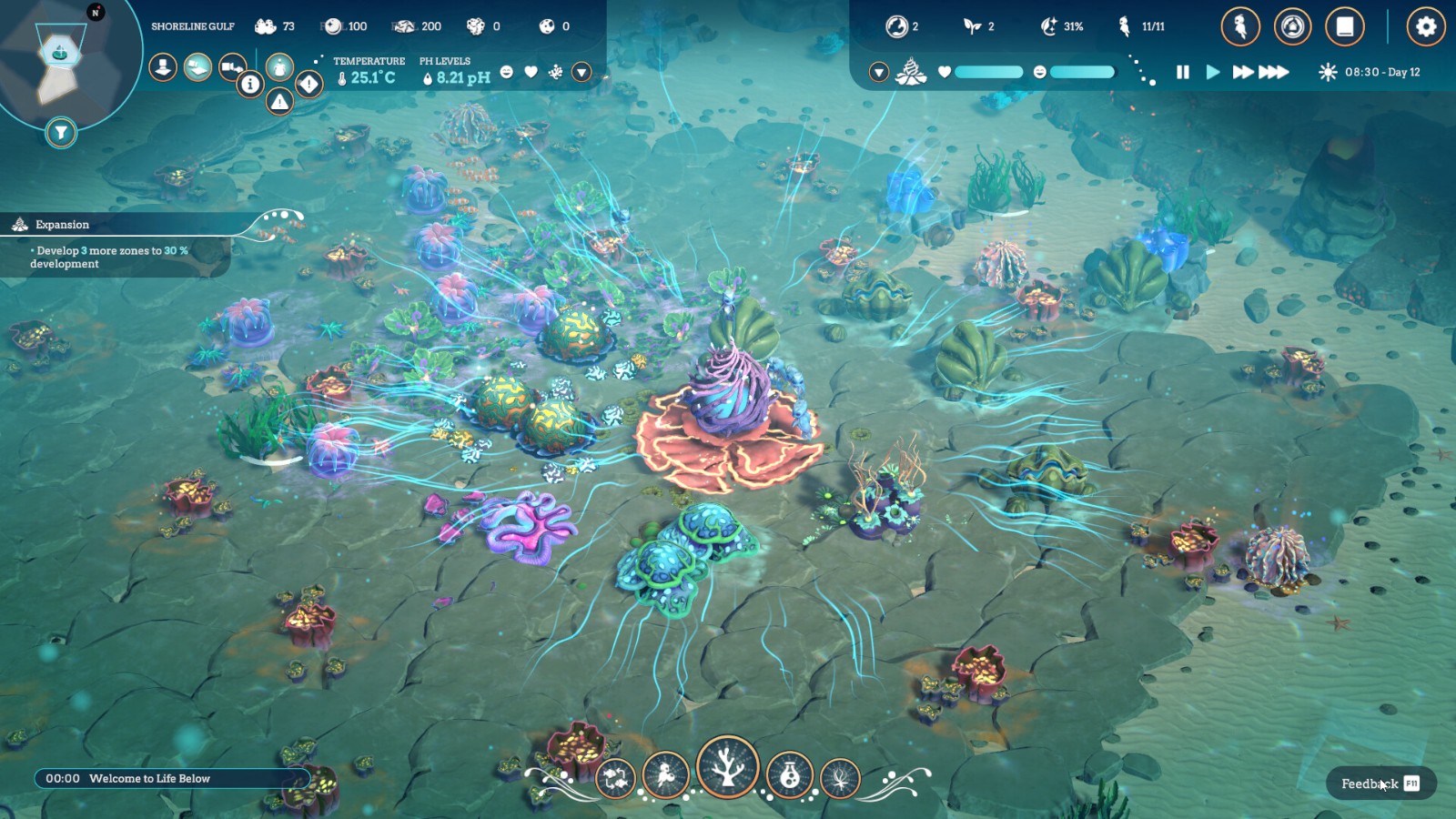Open the book journal button

point(1344,26)
